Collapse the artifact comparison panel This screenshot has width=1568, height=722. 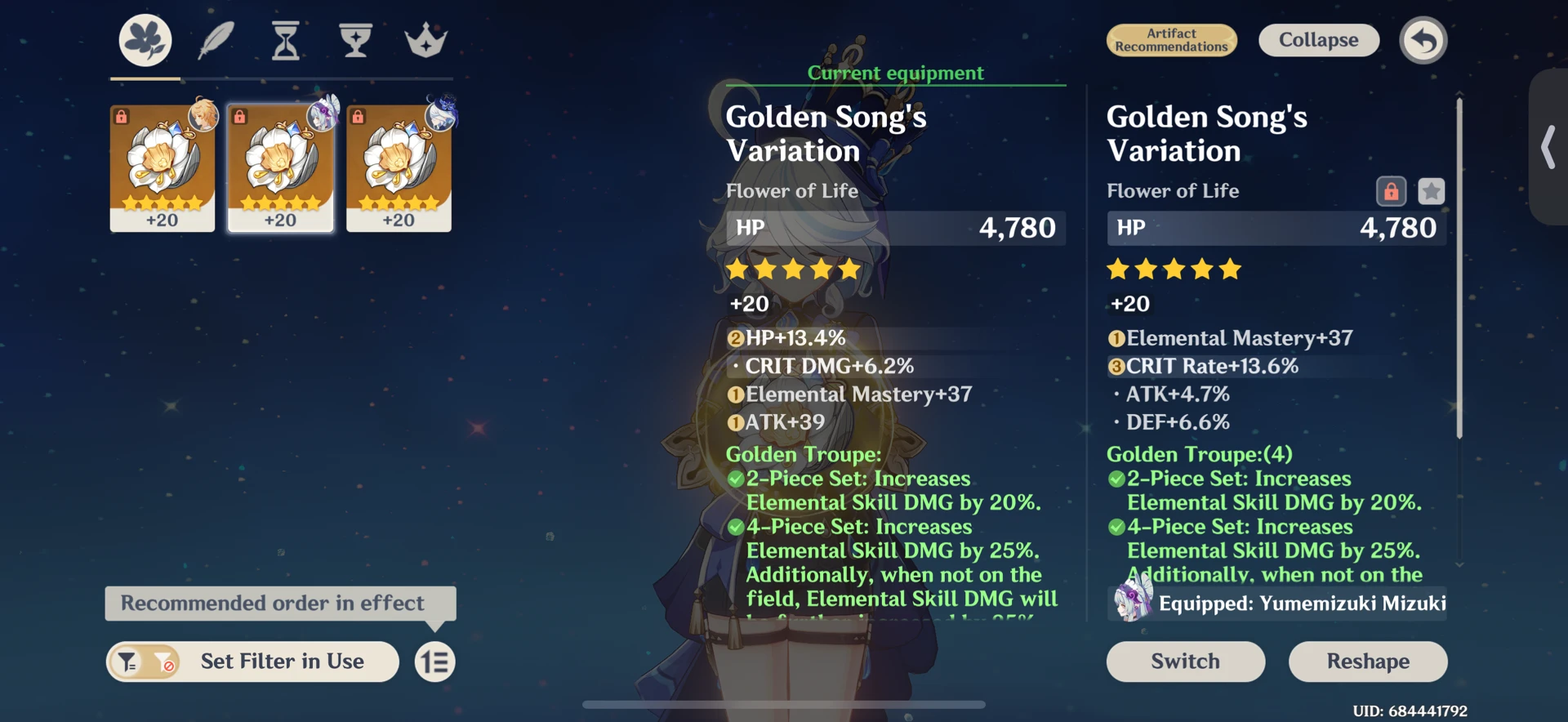[1318, 39]
